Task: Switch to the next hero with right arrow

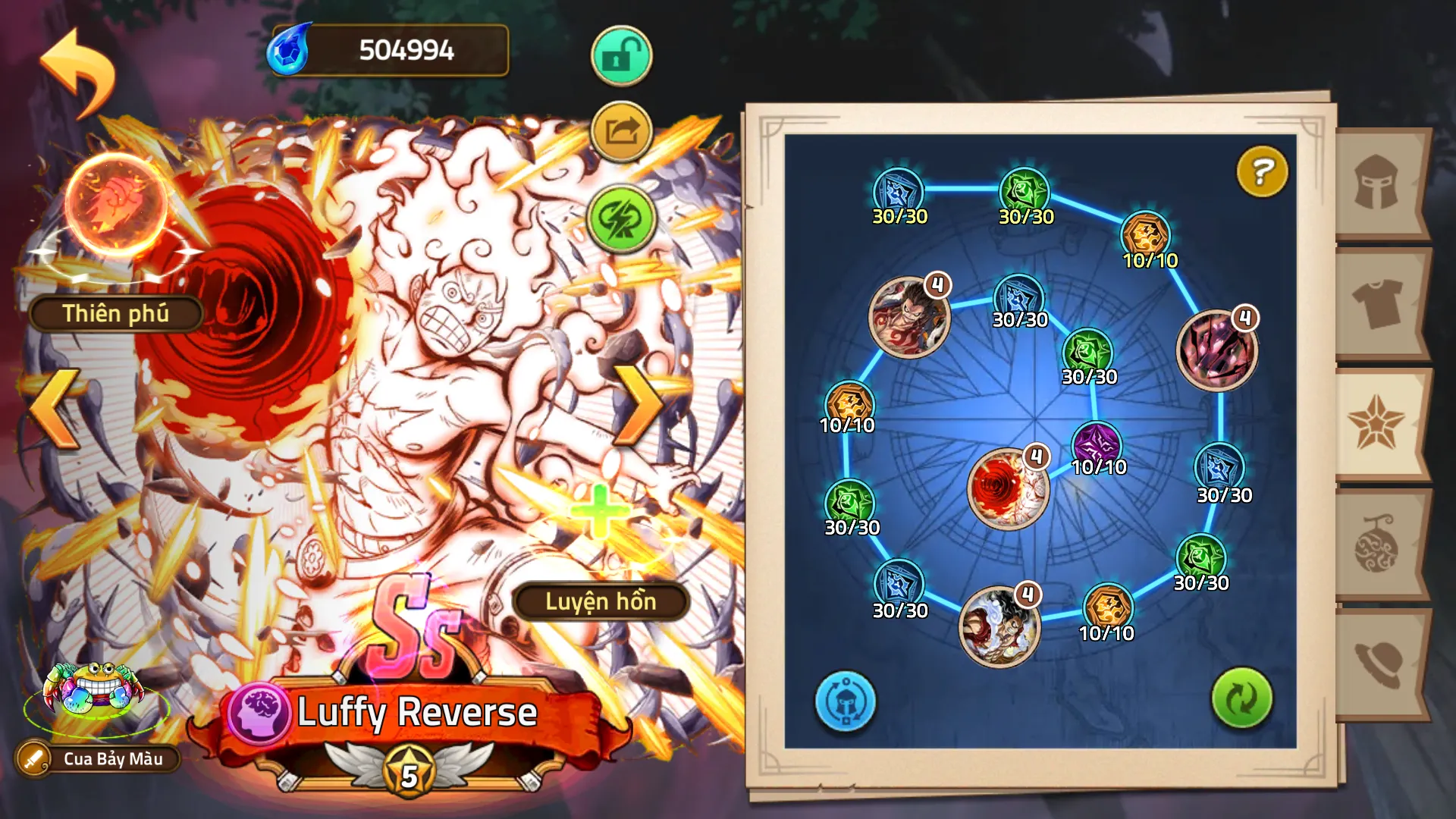Action: point(639,405)
